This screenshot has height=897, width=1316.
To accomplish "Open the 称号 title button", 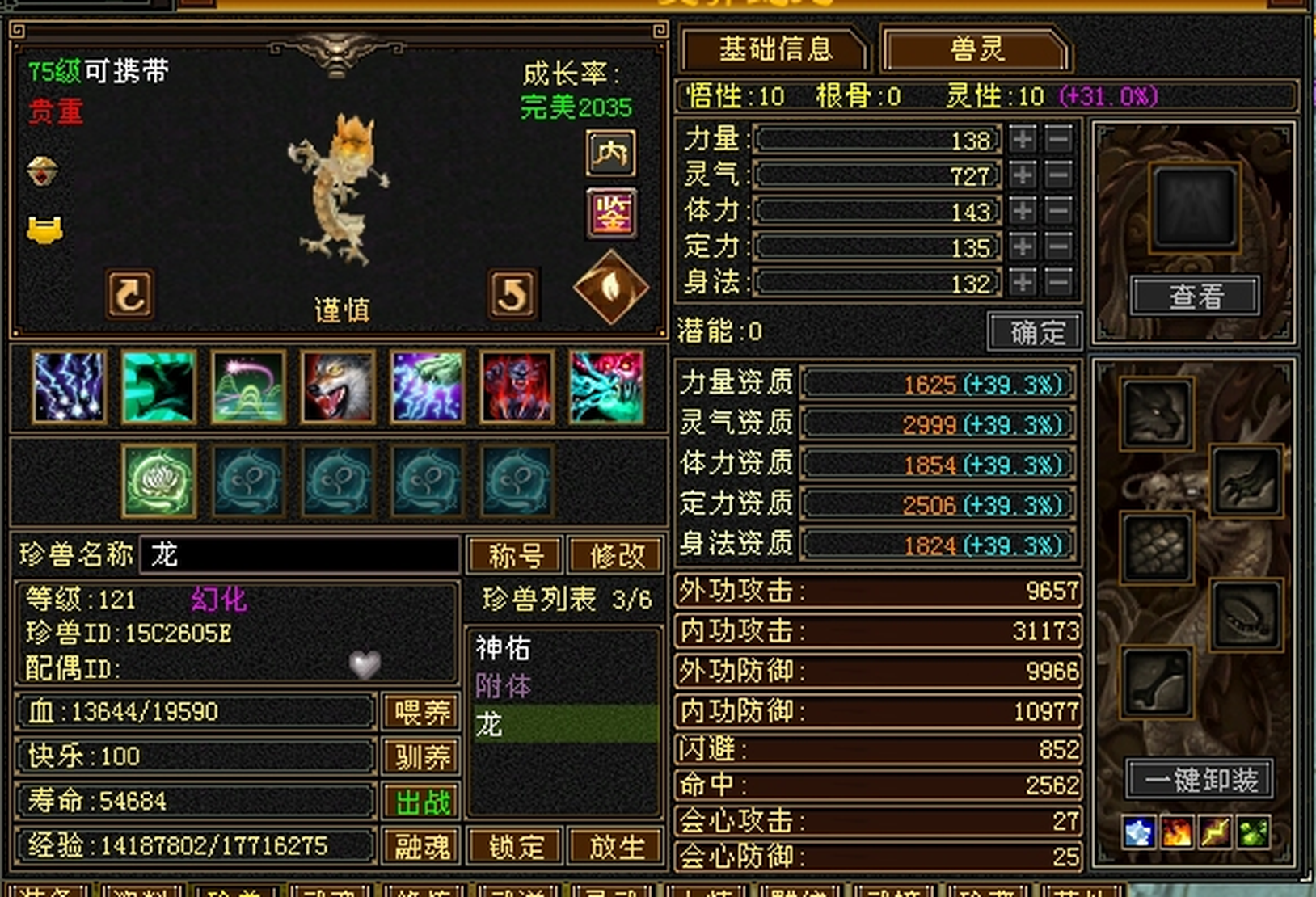I will pos(516,555).
